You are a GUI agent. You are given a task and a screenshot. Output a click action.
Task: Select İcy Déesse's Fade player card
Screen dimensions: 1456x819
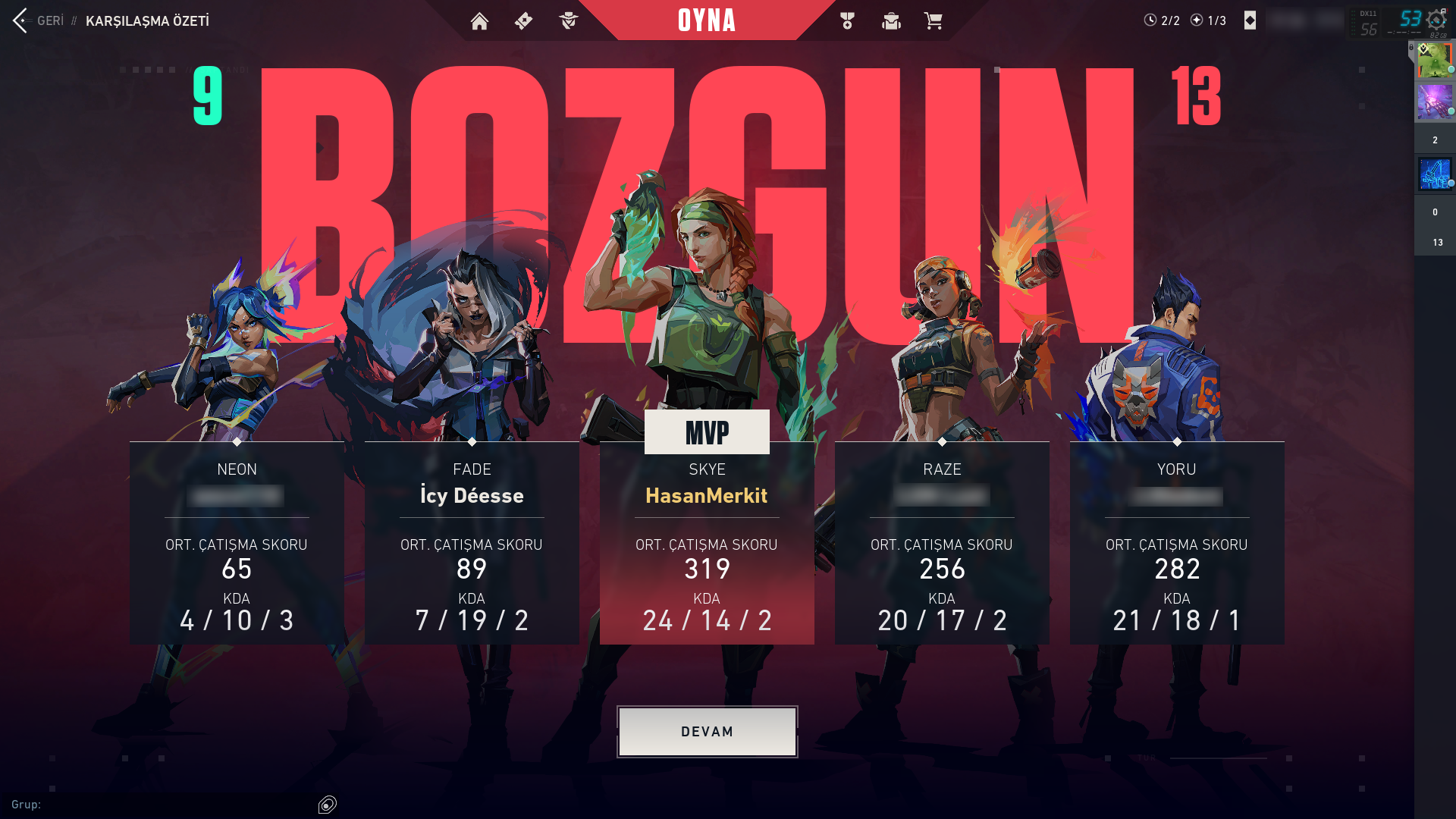click(x=472, y=543)
